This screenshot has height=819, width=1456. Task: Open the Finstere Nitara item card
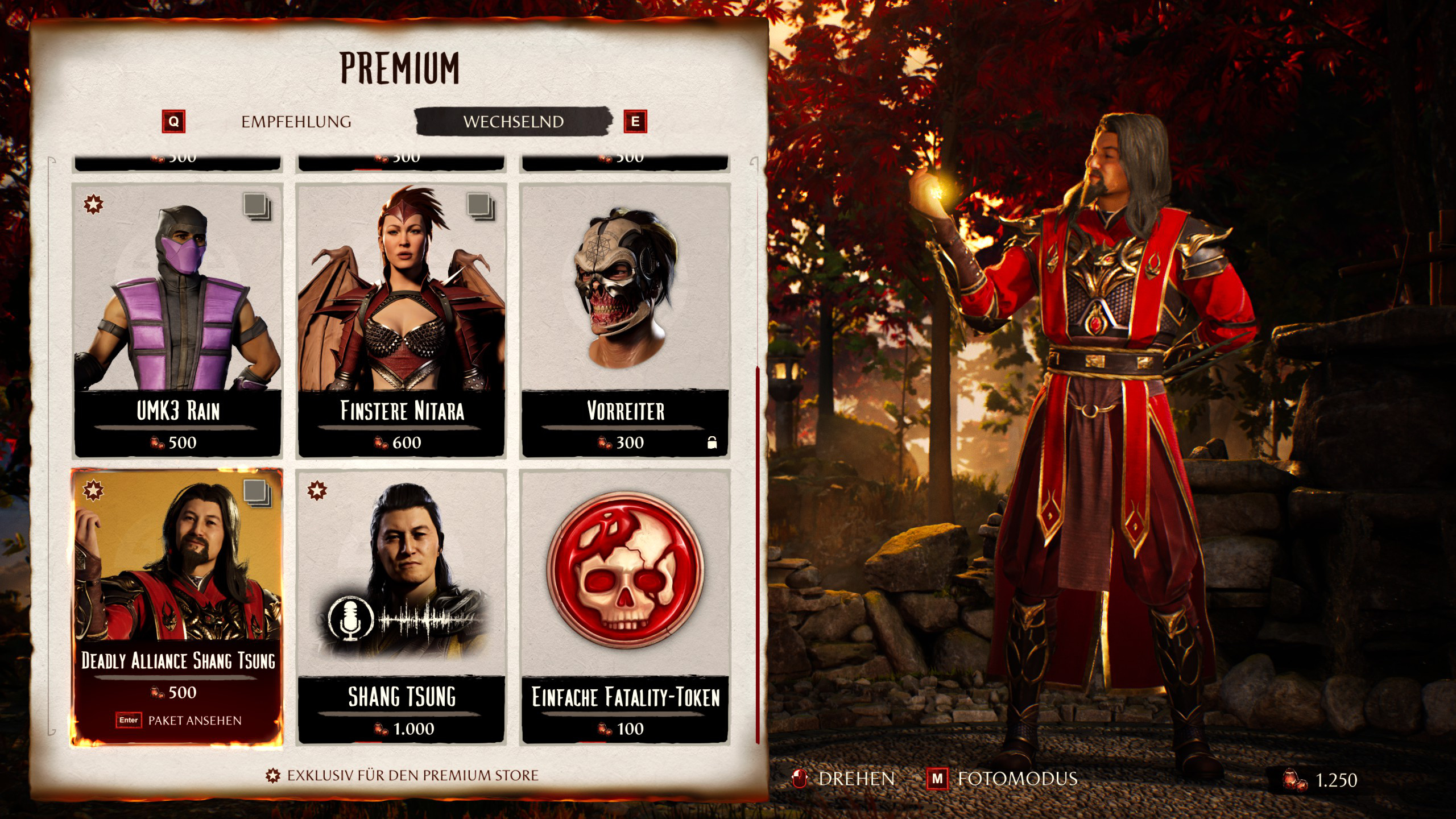401,320
